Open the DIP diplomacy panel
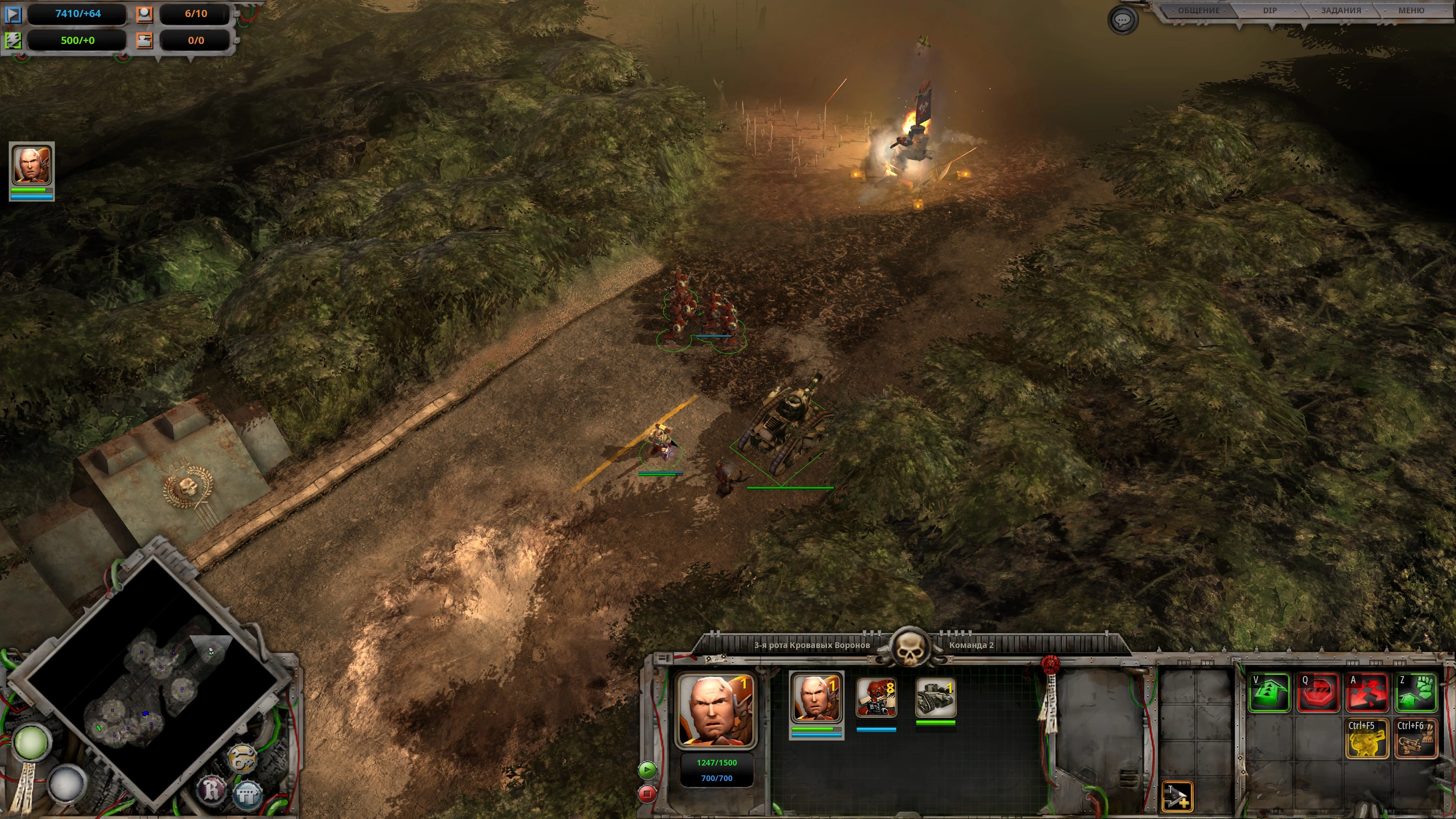This screenshot has width=1456, height=819. (x=1269, y=11)
